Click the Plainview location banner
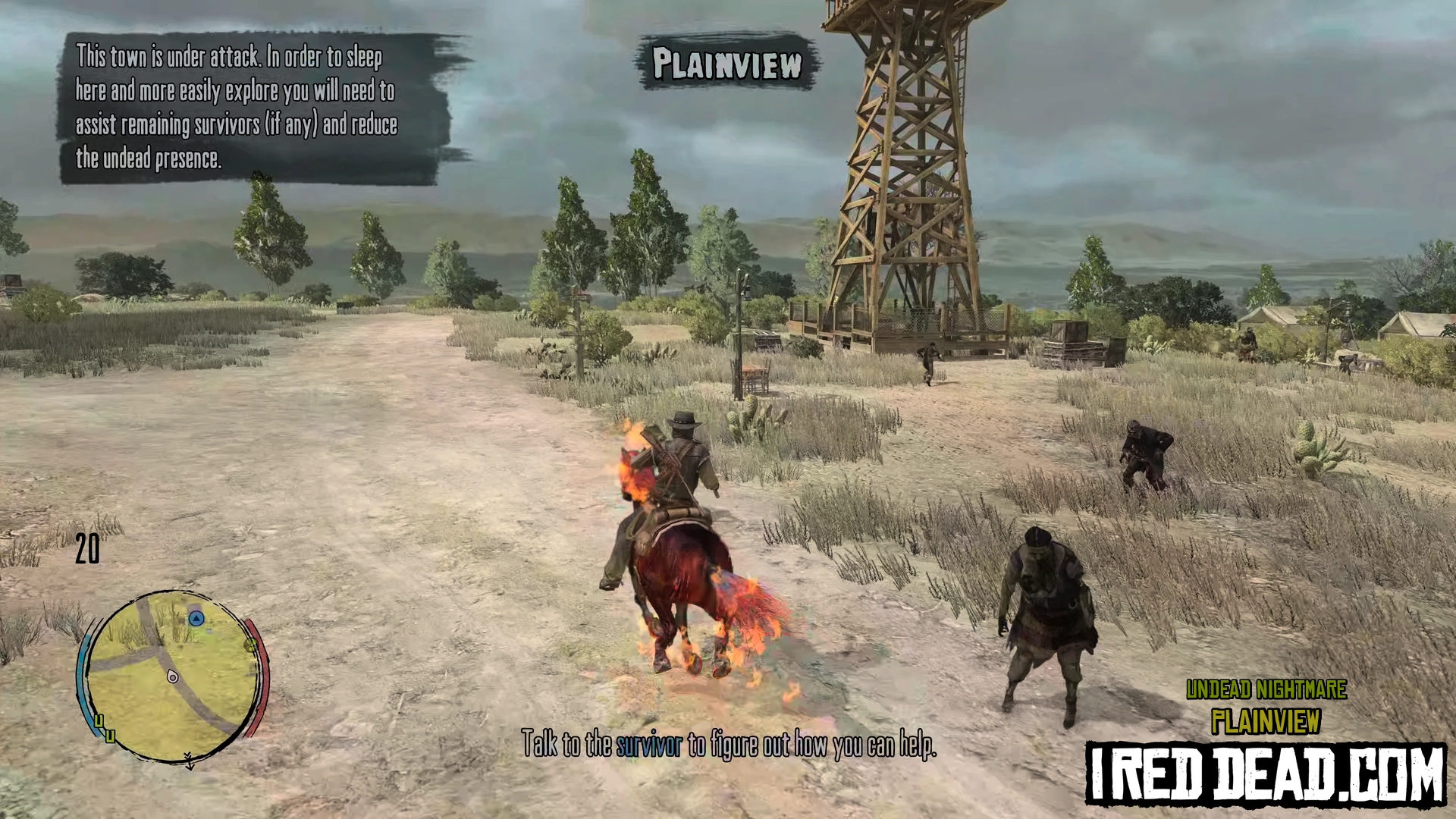Screen dimensions: 1456x819 click(x=726, y=63)
